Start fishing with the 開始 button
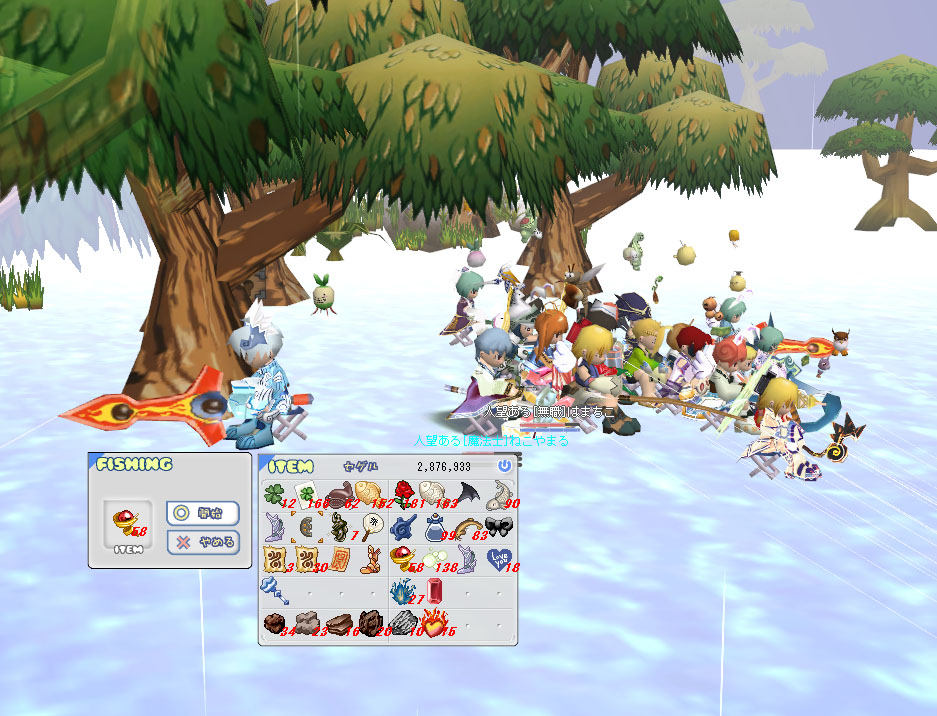 tap(202, 513)
